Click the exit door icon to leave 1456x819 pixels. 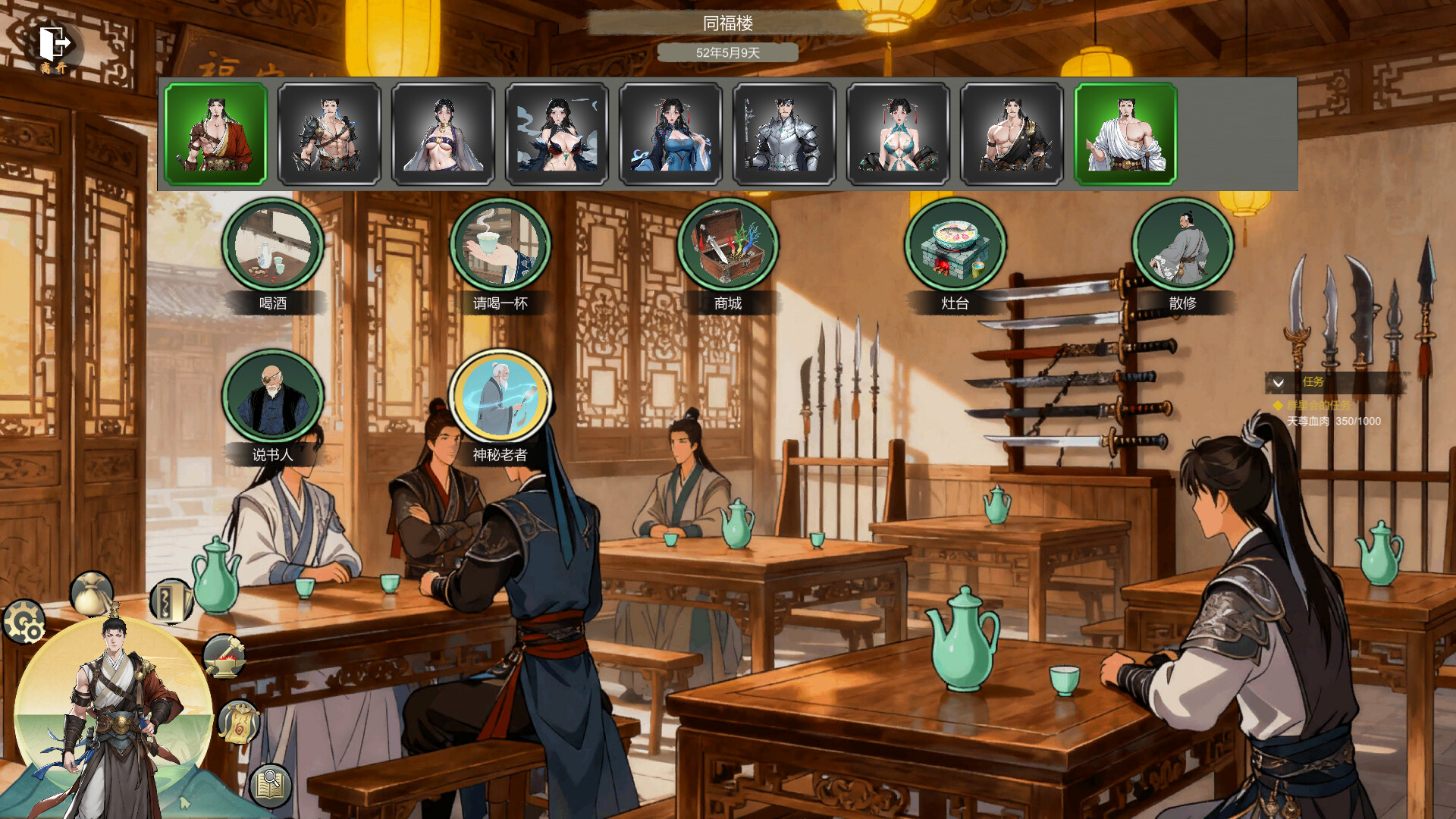click(55, 45)
